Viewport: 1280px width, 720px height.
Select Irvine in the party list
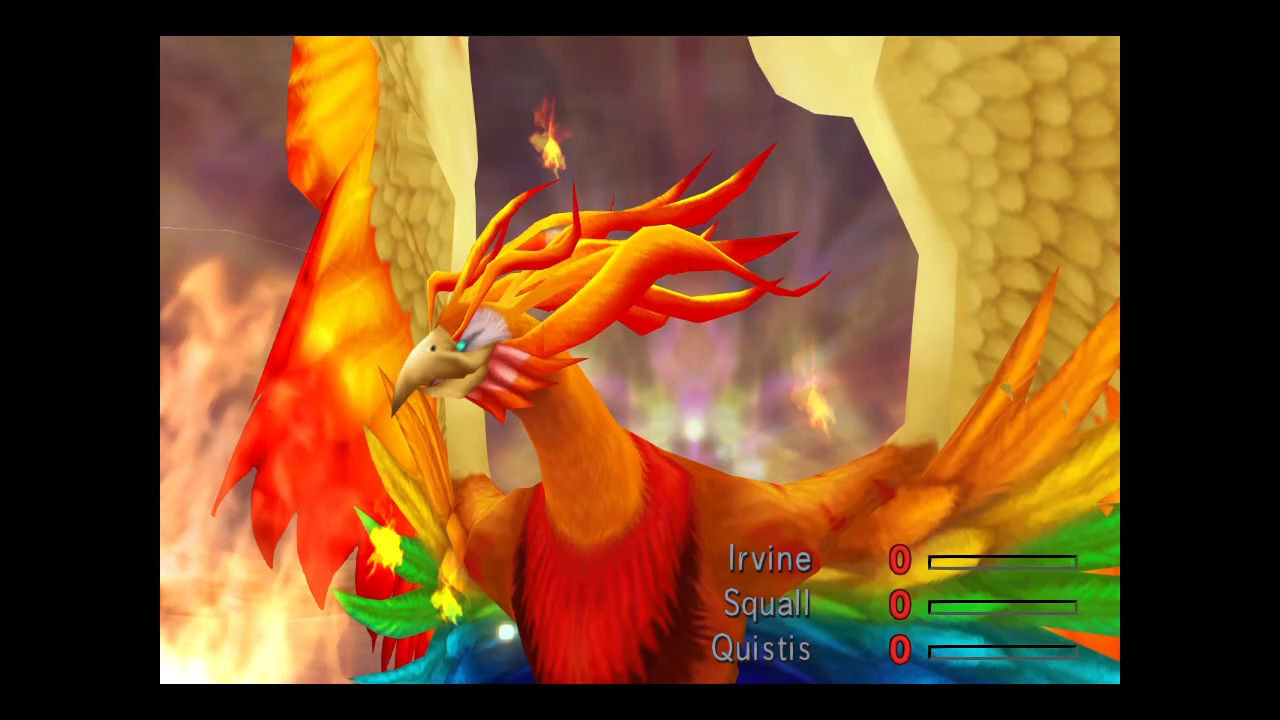pos(770,560)
